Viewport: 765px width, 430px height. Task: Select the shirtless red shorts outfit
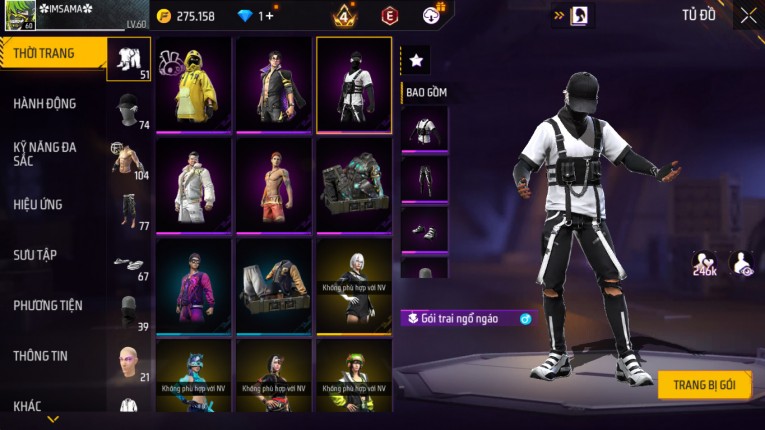273,185
